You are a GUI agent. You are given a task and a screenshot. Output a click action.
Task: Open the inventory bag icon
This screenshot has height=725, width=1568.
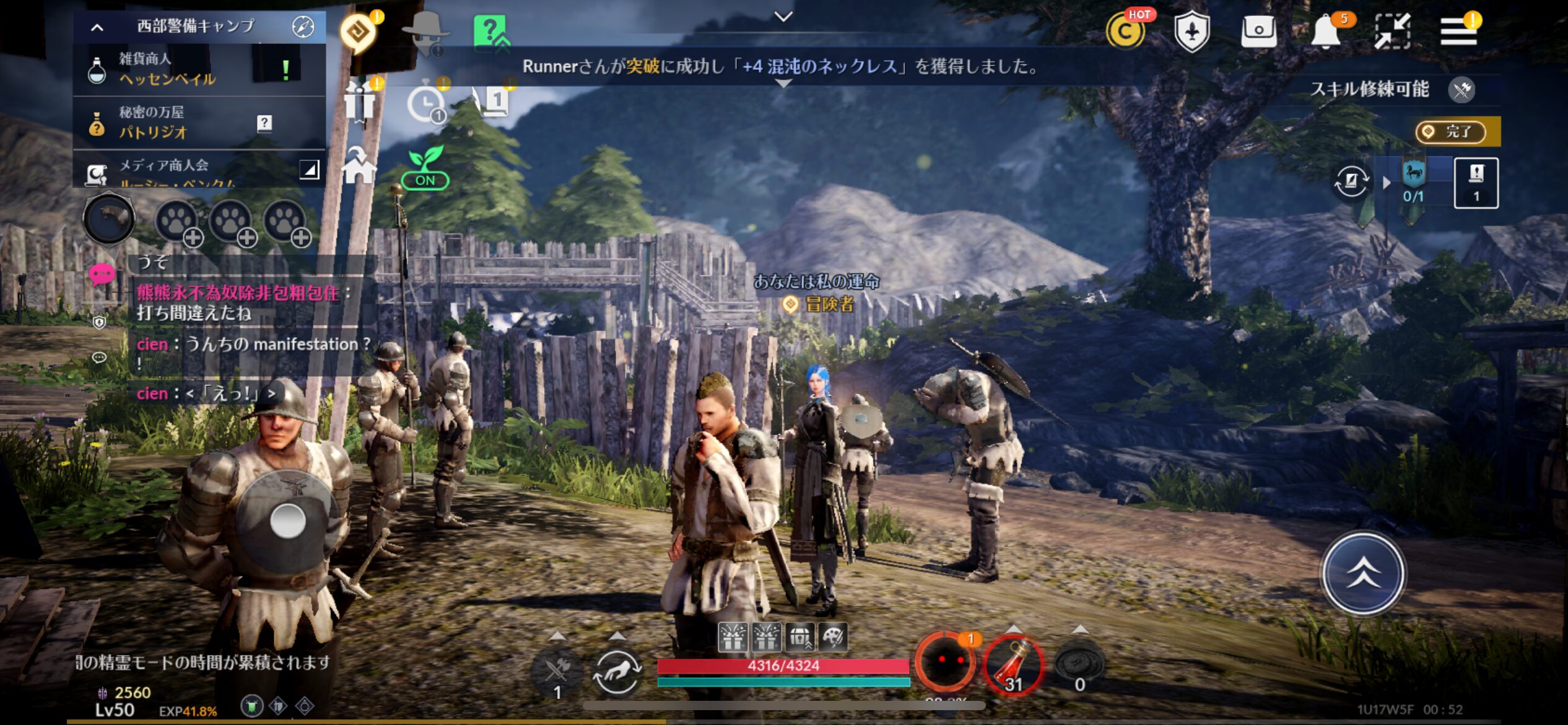pyautogui.click(x=1258, y=31)
